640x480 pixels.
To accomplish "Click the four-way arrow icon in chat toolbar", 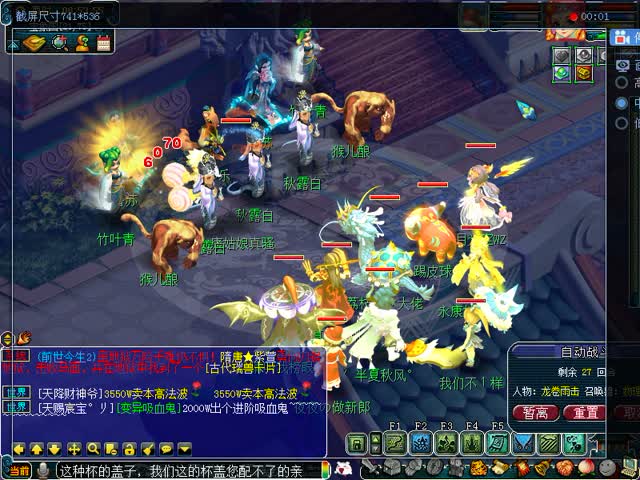I will [75, 449].
